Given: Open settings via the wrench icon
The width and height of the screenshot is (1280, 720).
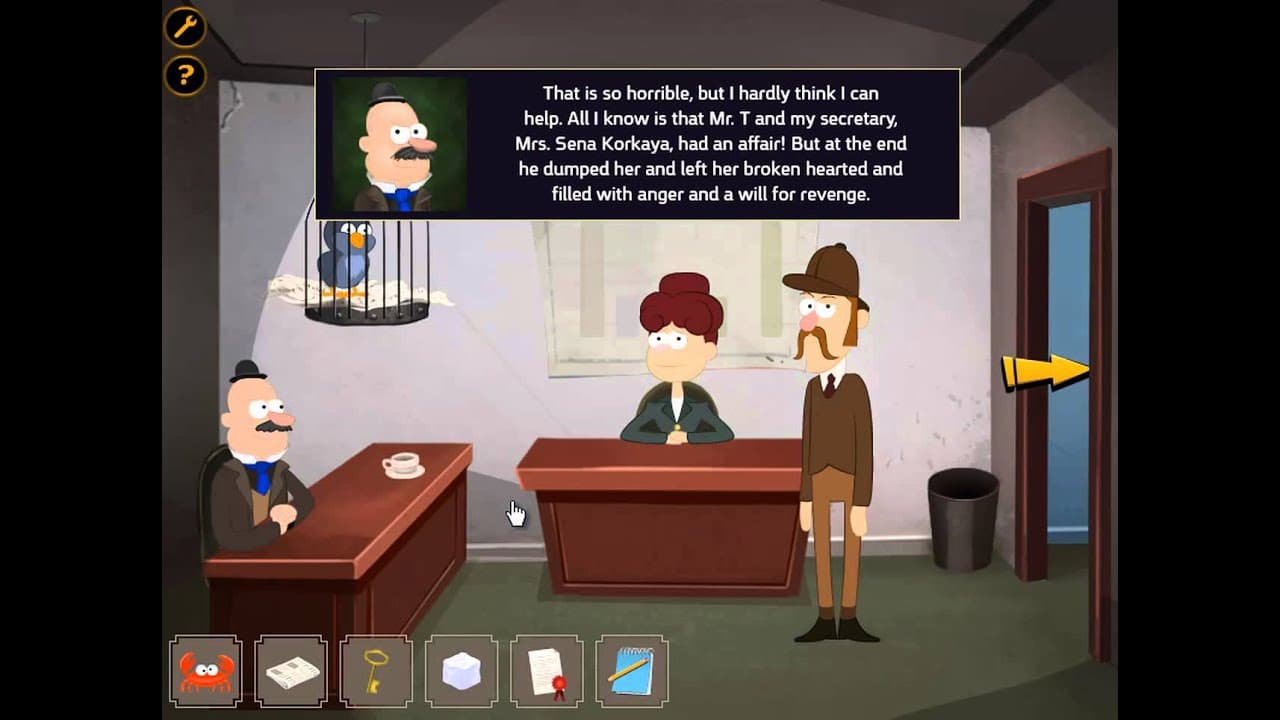Looking at the screenshot, I should point(184,29).
